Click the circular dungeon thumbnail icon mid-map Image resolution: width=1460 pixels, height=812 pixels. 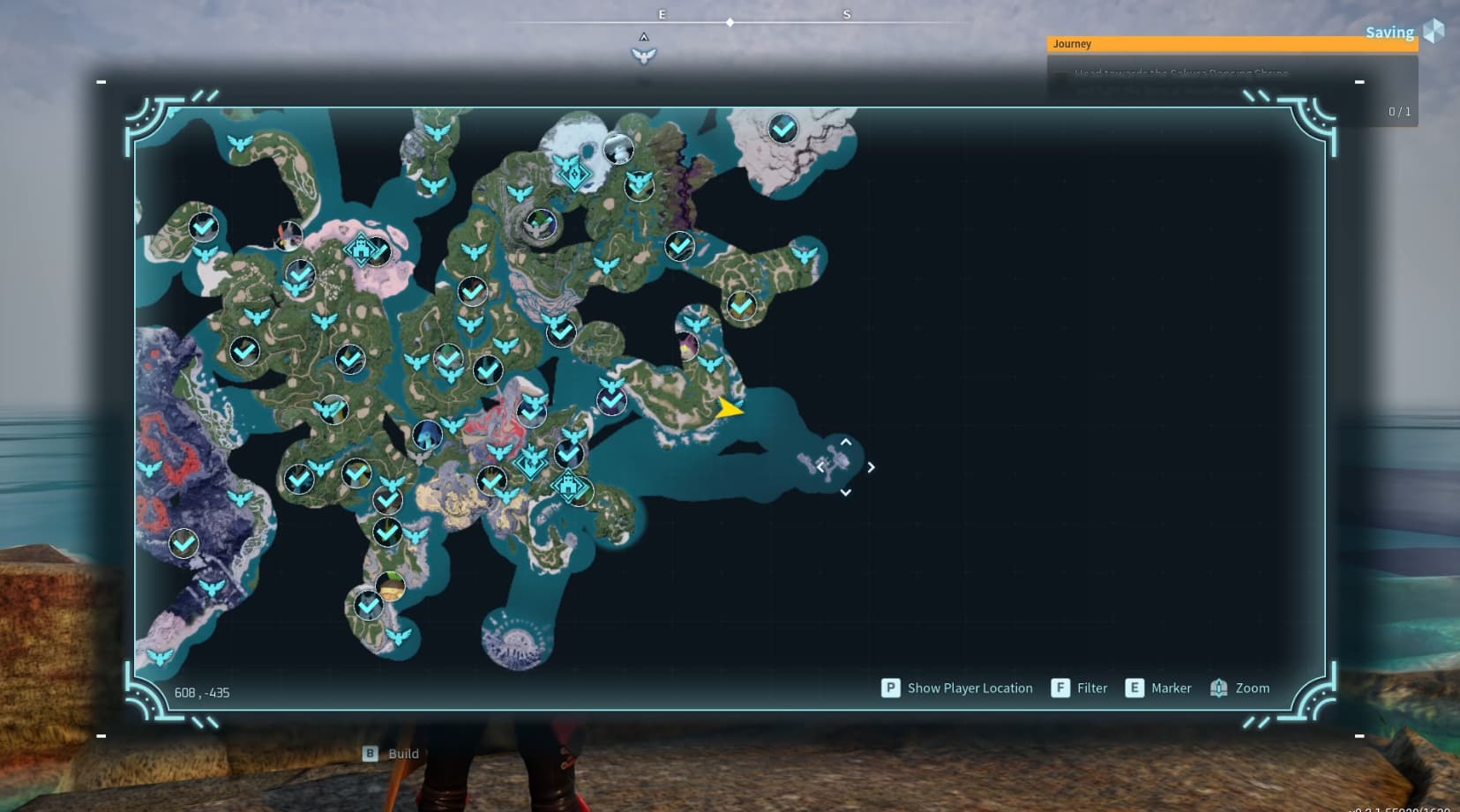click(426, 433)
